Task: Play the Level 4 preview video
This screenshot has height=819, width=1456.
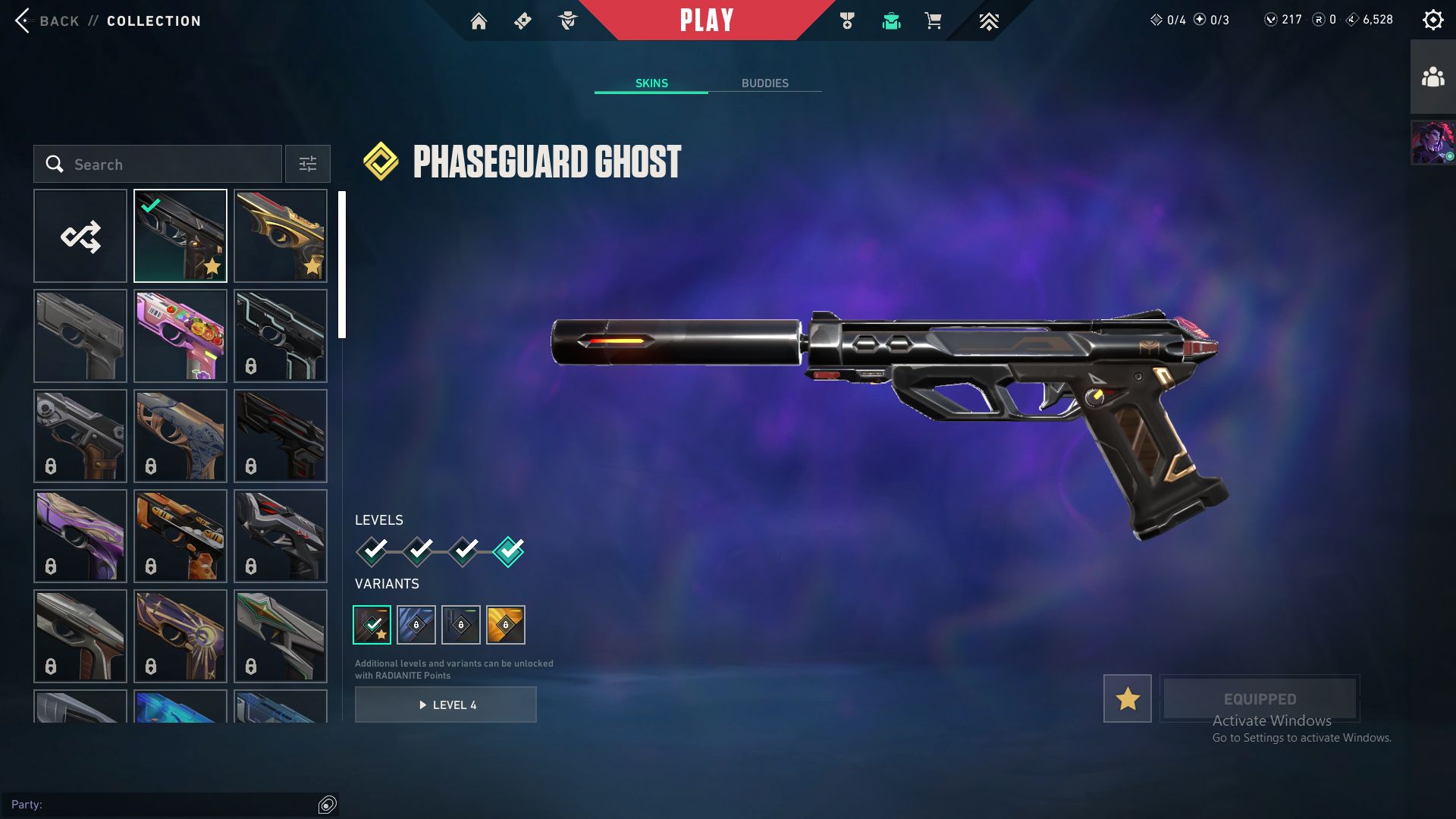Action: [x=446, y=704]
